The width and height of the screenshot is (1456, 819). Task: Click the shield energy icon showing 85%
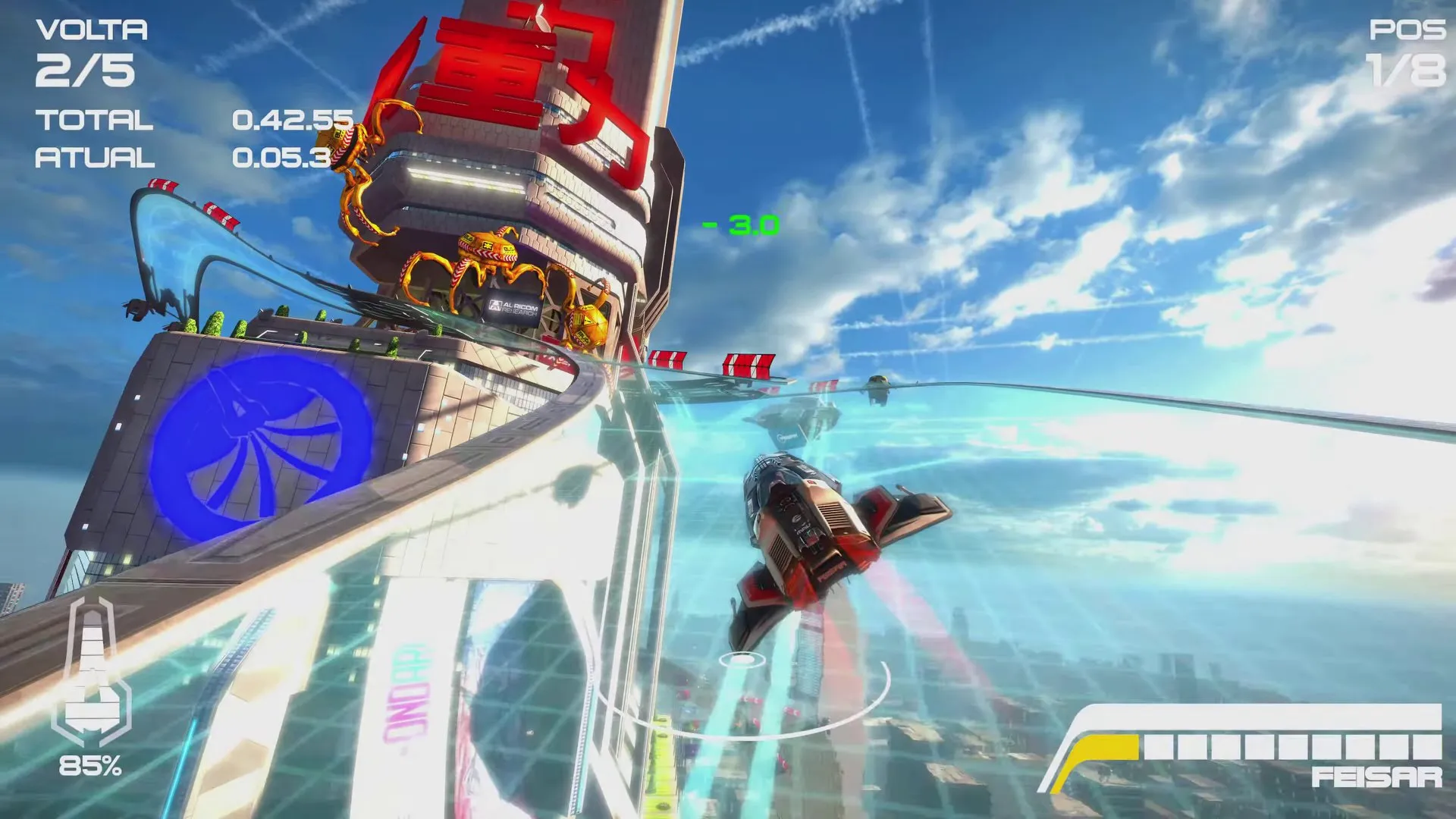click(96, 675)
